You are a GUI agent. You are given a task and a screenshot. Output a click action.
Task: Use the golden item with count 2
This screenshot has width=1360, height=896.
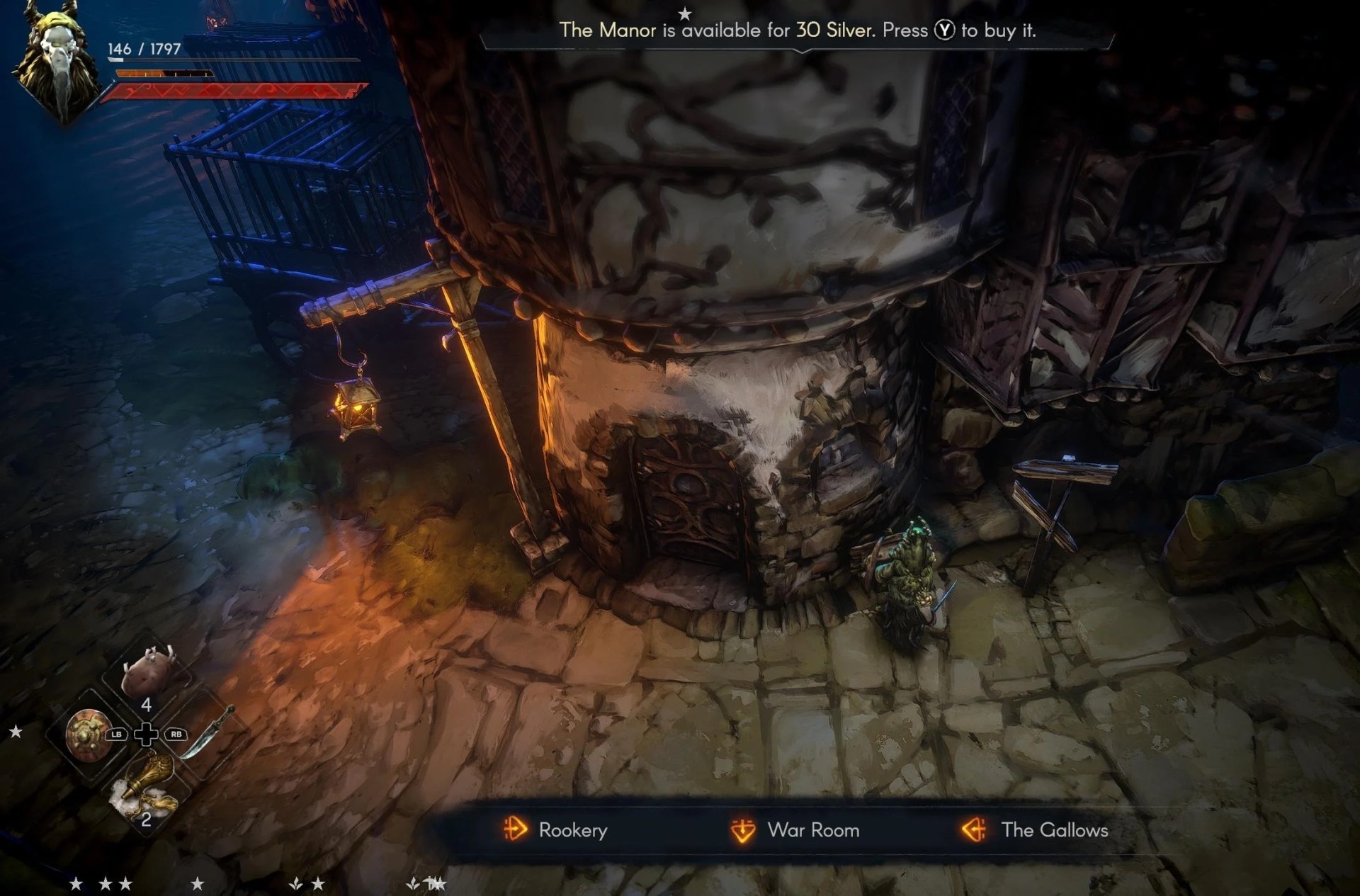coord(147,790)
